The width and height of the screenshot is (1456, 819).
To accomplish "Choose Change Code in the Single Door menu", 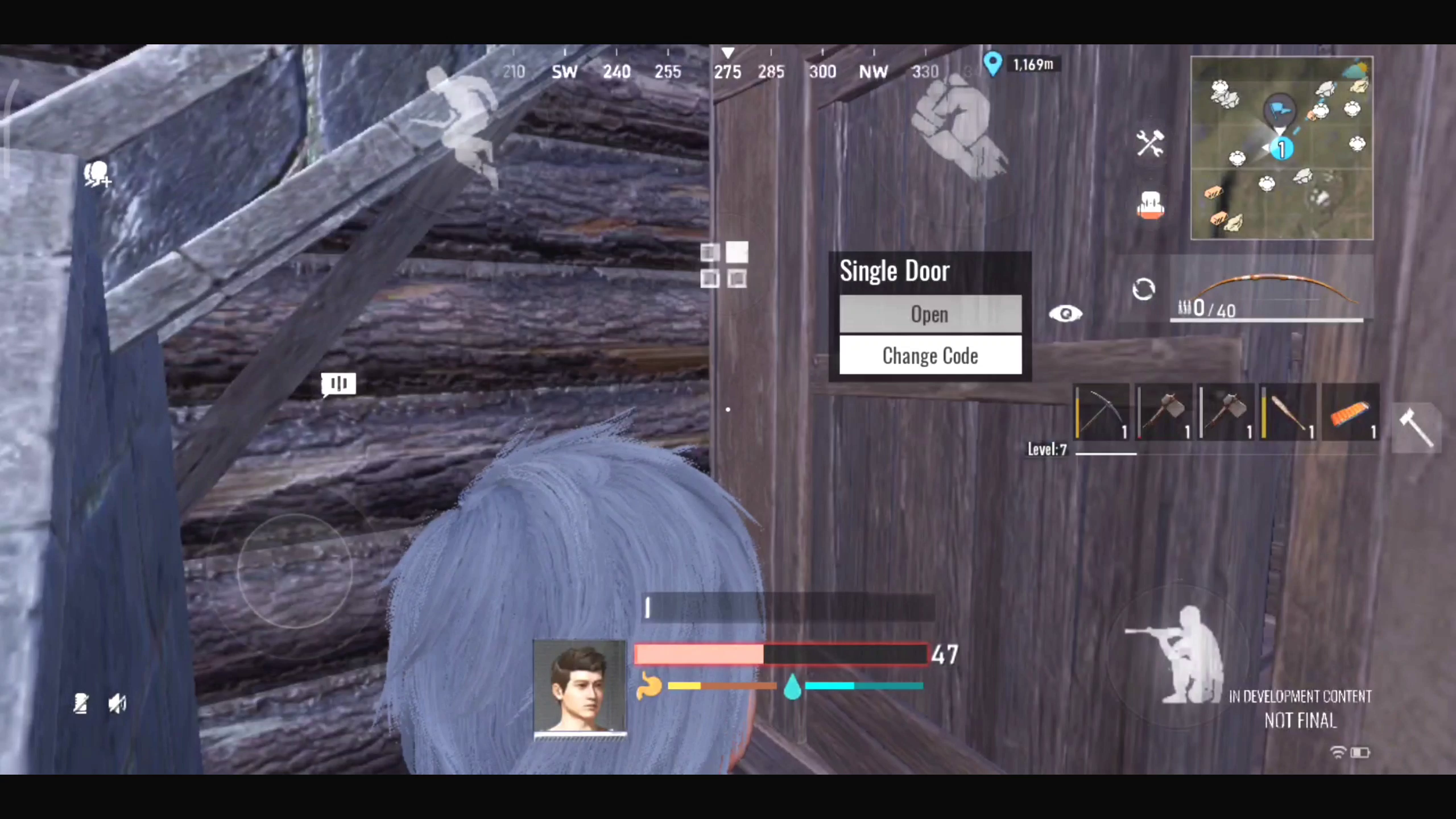I will [930, 355].
